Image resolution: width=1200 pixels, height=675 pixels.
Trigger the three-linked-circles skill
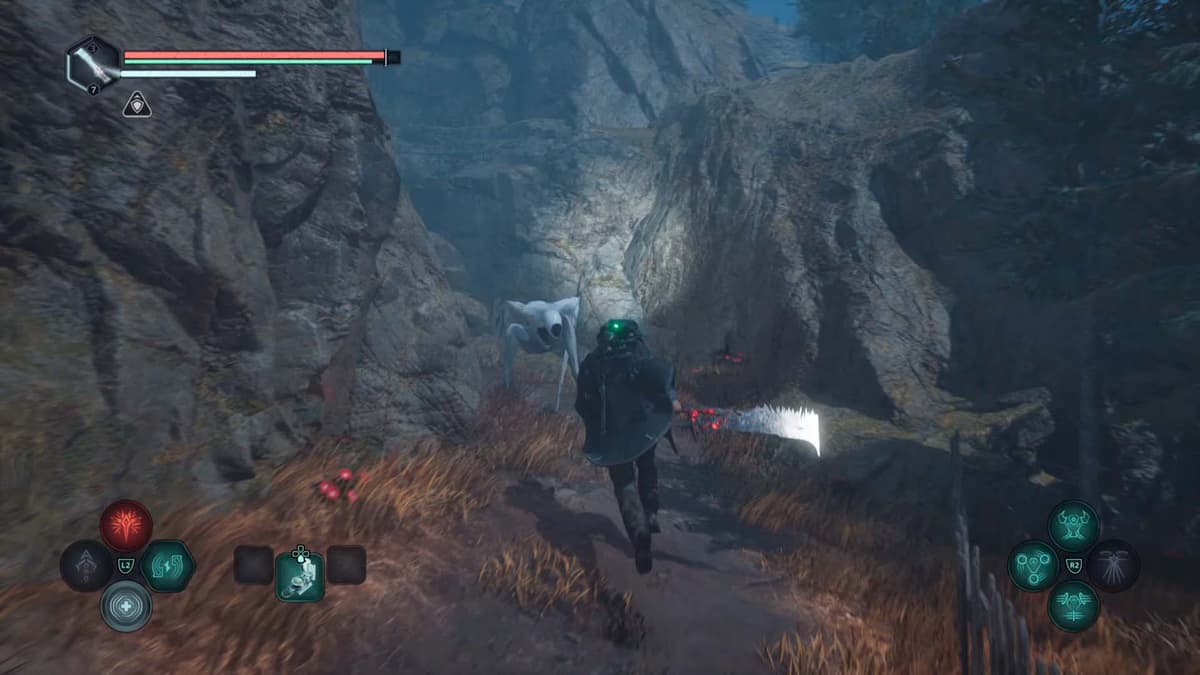coord(1033,566)
